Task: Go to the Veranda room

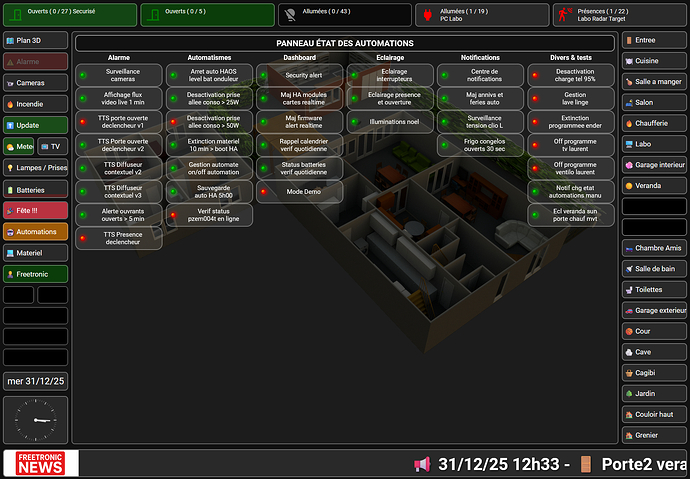Action: (x=655, y=185)
